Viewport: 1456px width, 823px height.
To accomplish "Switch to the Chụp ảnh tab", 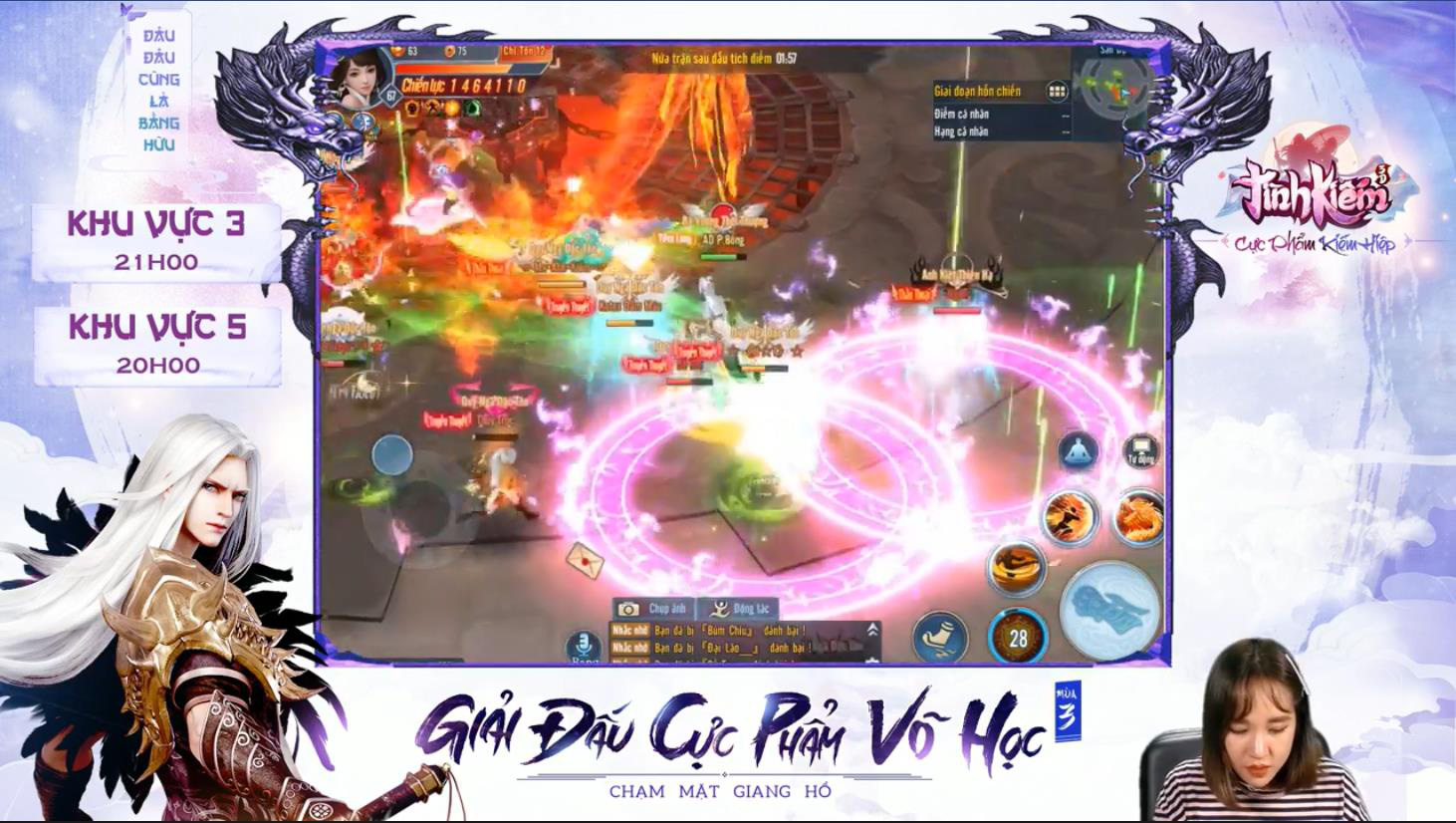I will (x=652, y=609).
